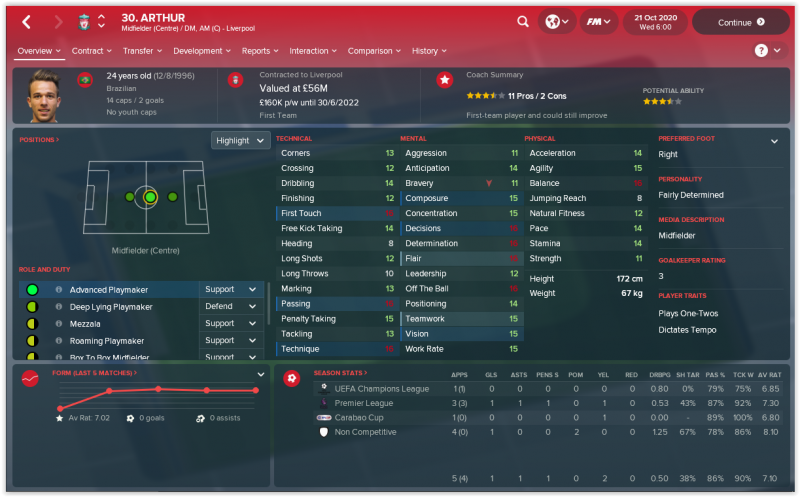Image resolution: width=800 pixels, height=497 pixels.
Task: Change the Deep Lying Playmaker duty dropdown
Action: pyautogui.click(x=232, y=307)
